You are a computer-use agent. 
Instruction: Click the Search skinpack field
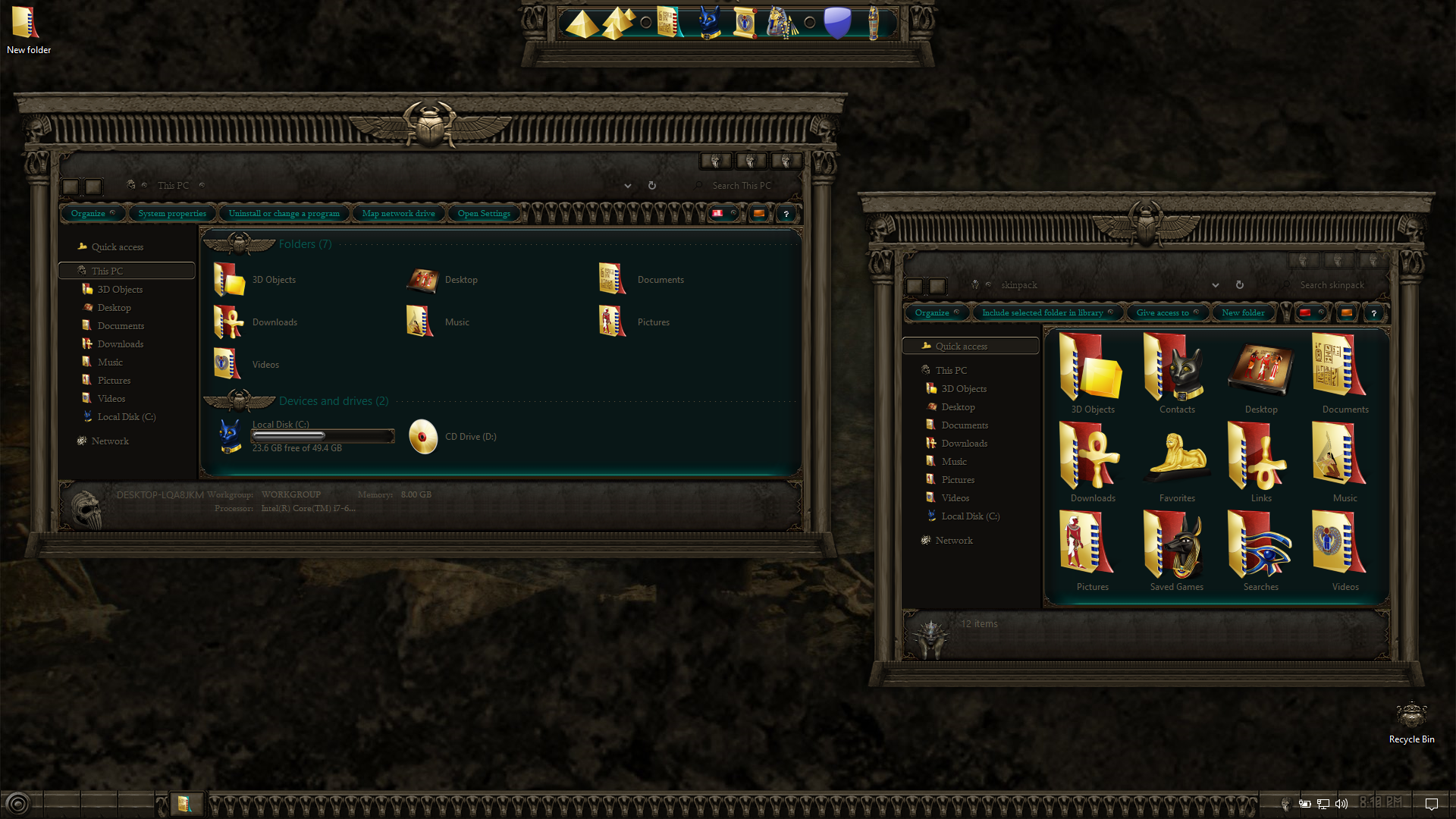coord(1332,286)
